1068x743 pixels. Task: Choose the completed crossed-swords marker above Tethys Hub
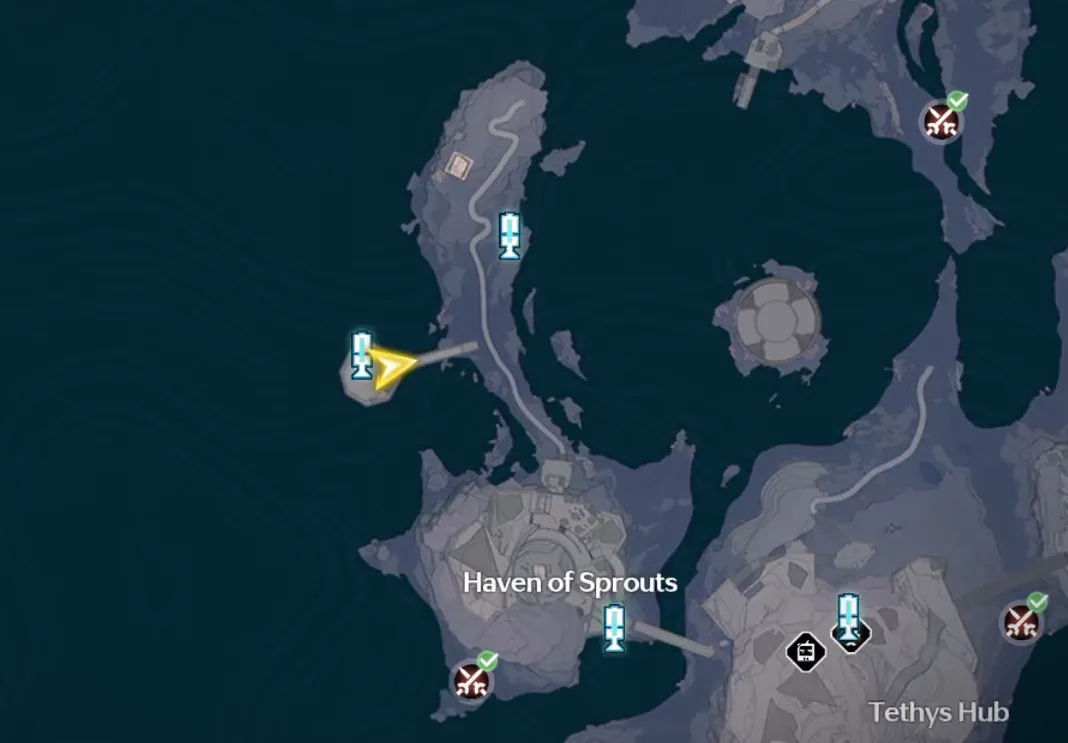click(x=1021, y=622)
